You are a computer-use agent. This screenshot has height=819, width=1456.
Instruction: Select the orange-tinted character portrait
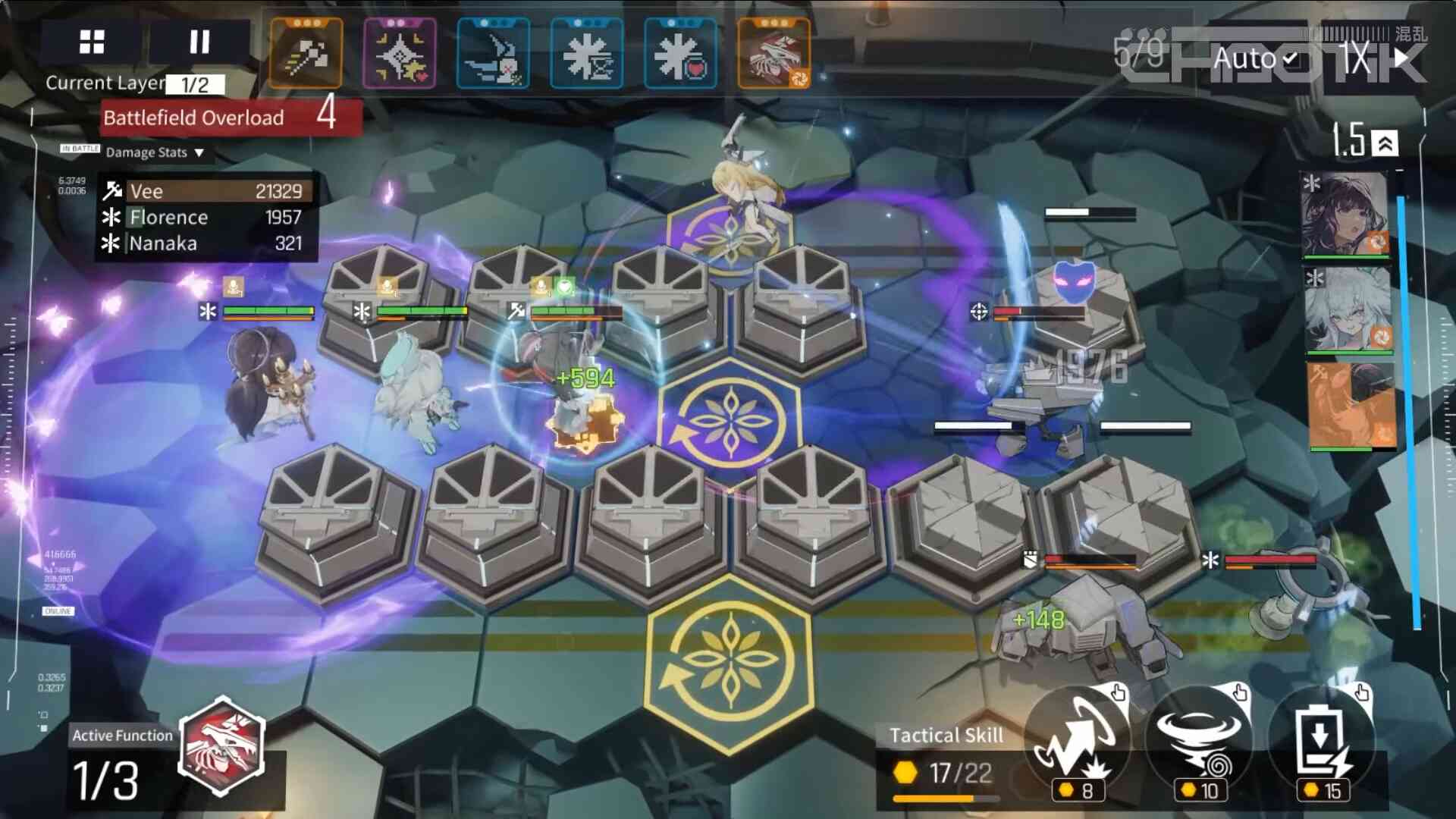(1351, 405)
